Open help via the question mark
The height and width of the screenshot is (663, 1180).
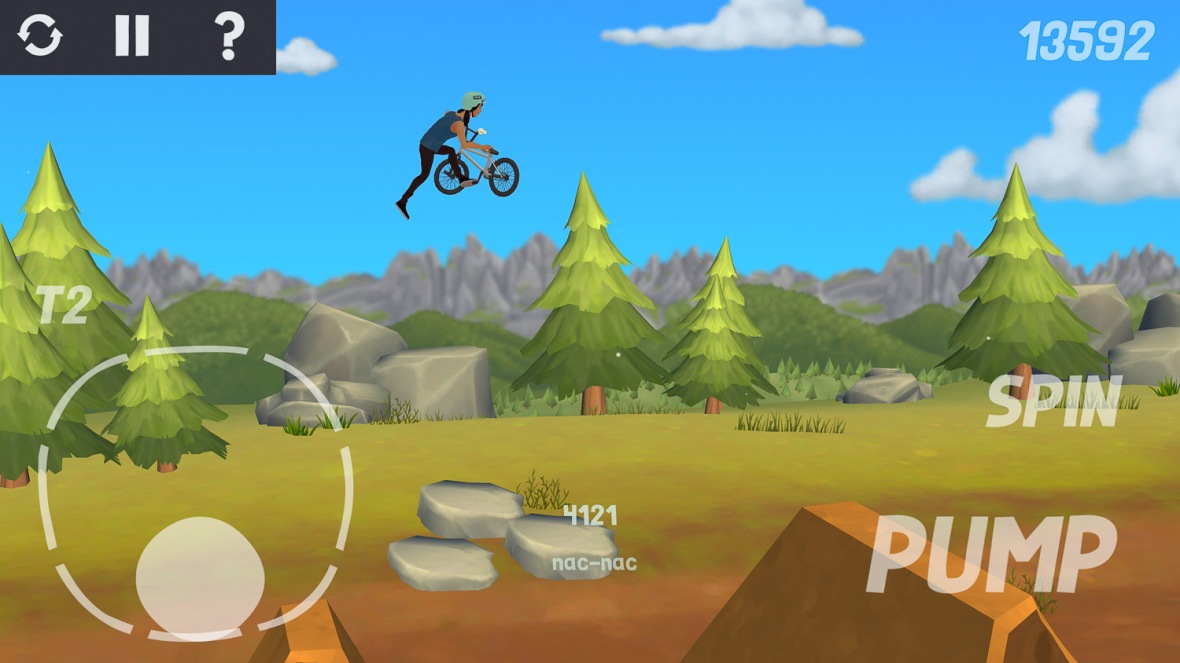click(229, 36)
